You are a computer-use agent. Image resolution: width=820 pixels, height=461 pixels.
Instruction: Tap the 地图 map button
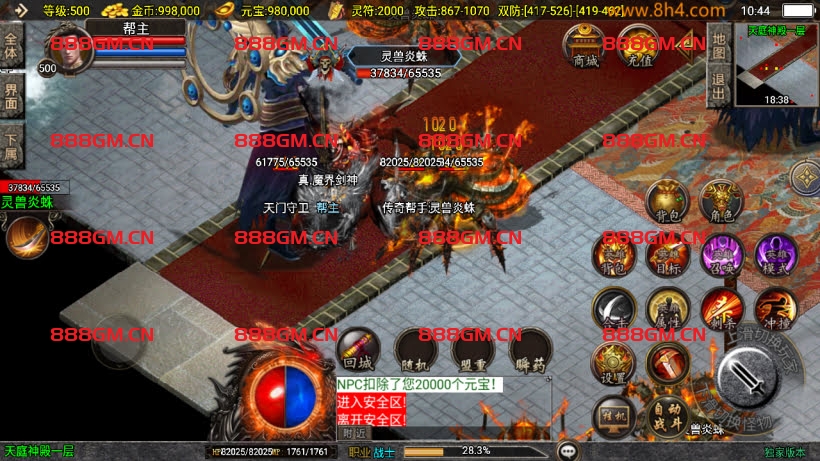coord(717,44)
